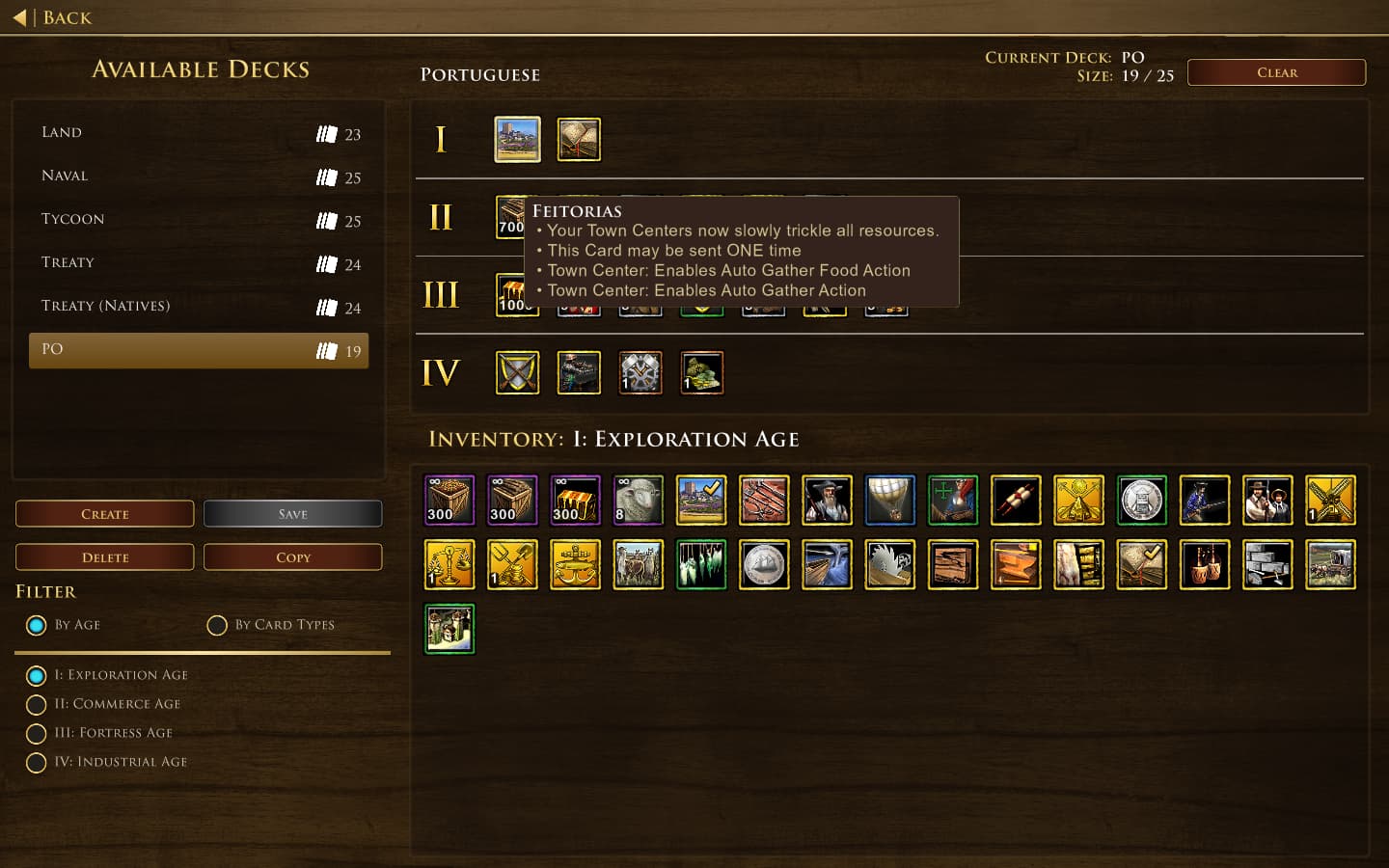Copy the current deck
This screenshot has width=1389, height=868.
pos(292,557)
